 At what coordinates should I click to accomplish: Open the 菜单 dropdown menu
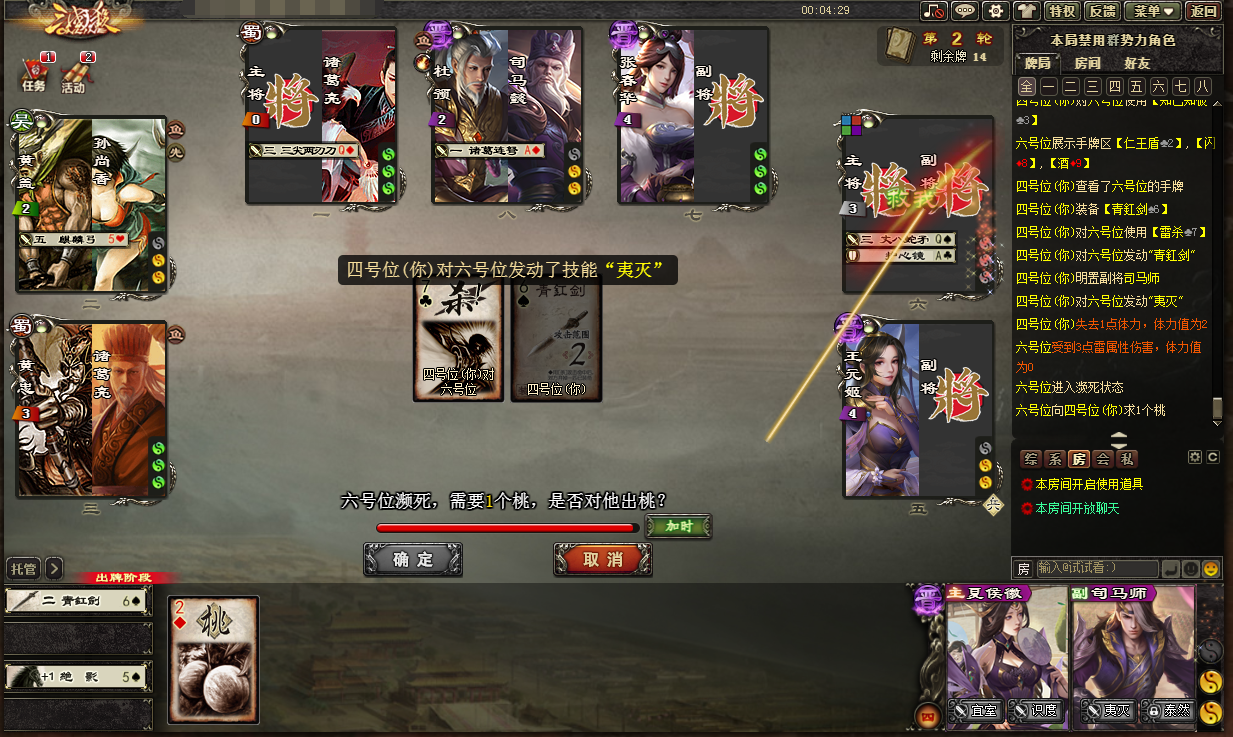[x=1153, y=11]
